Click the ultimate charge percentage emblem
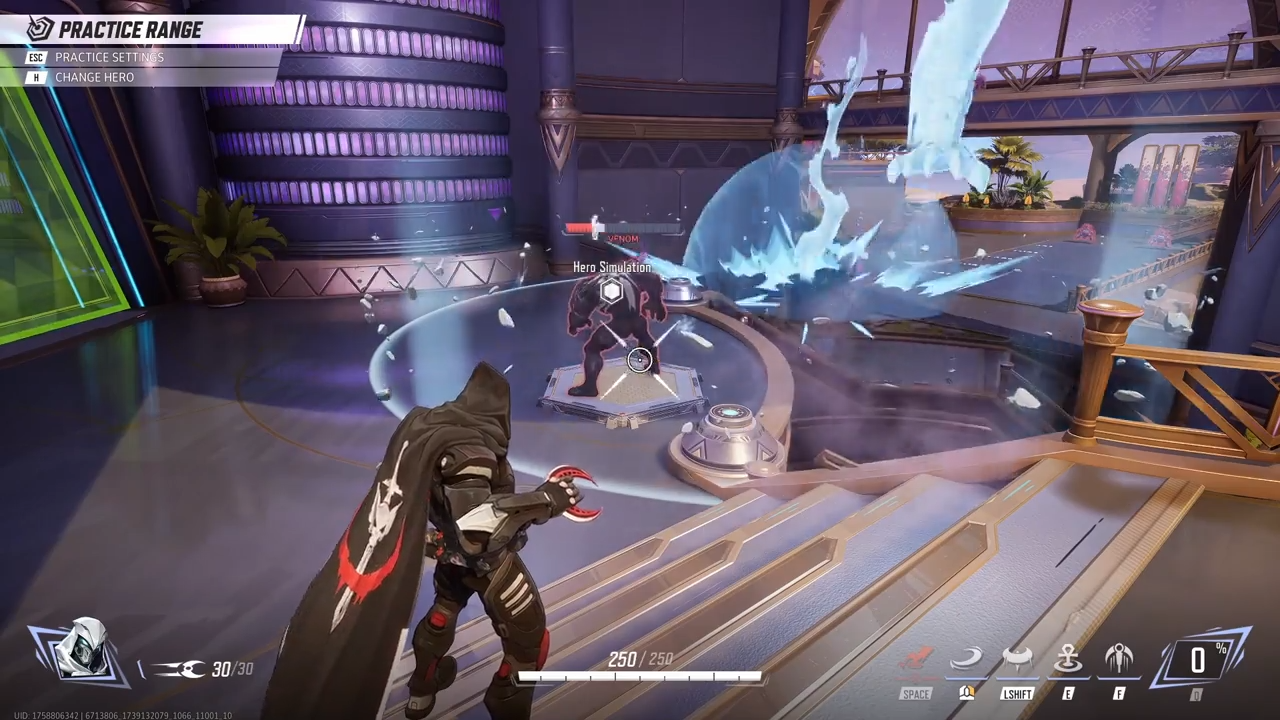This screenshot has width=1280, height=720. pyautogui.click(x=1198, y=660)
